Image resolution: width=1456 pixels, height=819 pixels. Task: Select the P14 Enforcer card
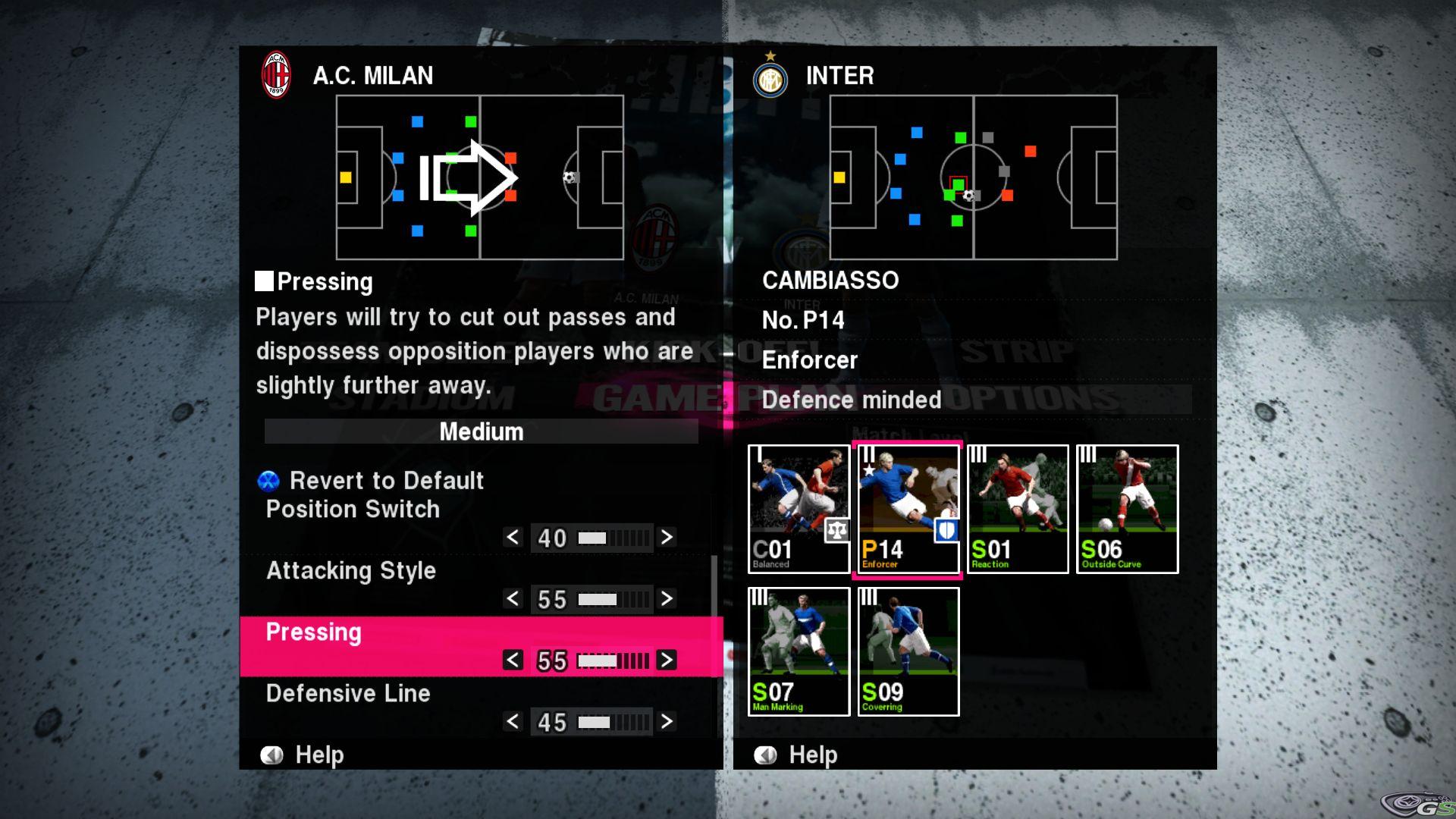click(908, 509)
